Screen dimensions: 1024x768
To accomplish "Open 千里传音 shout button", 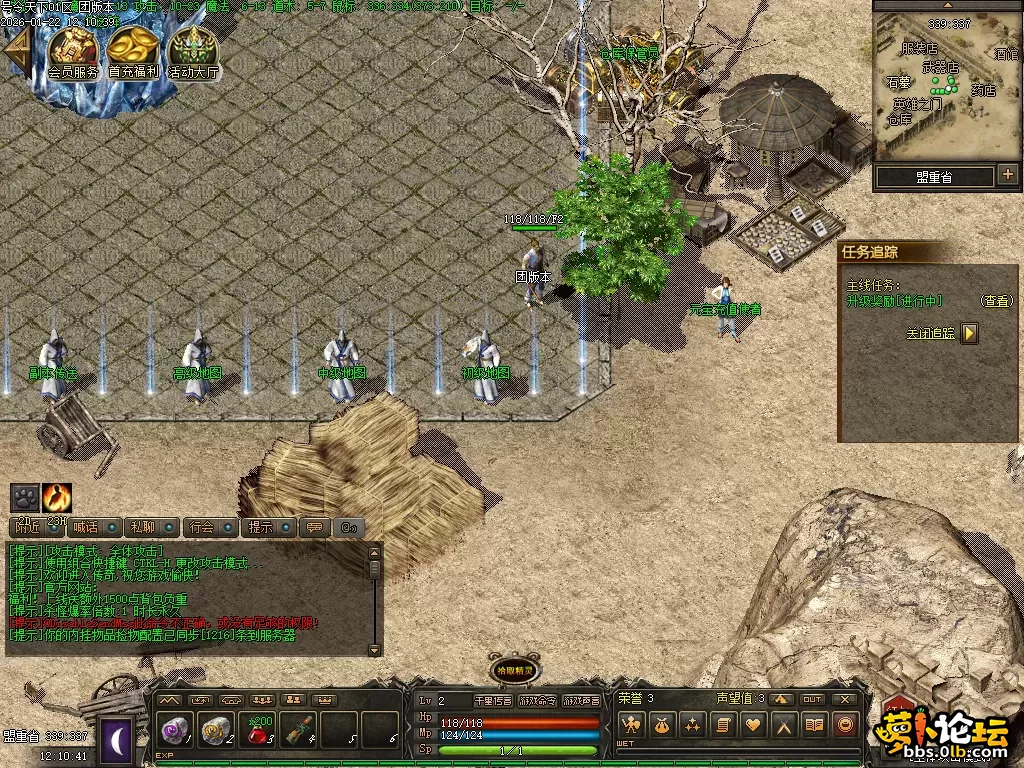I will [x=492, y=701].
